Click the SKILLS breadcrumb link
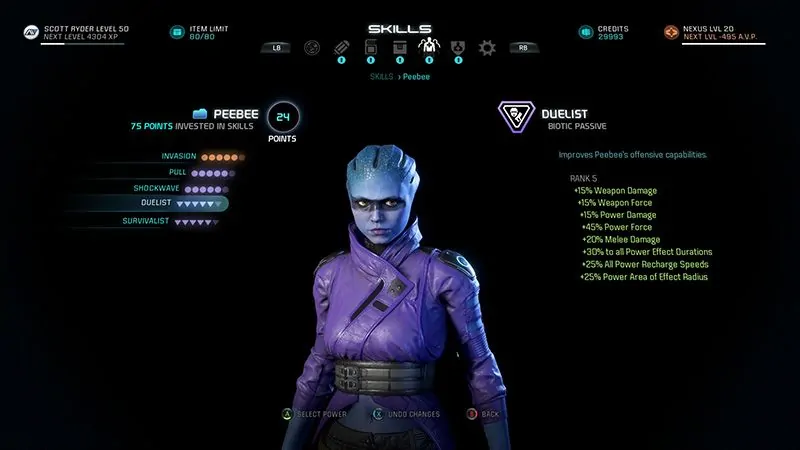 381,75
